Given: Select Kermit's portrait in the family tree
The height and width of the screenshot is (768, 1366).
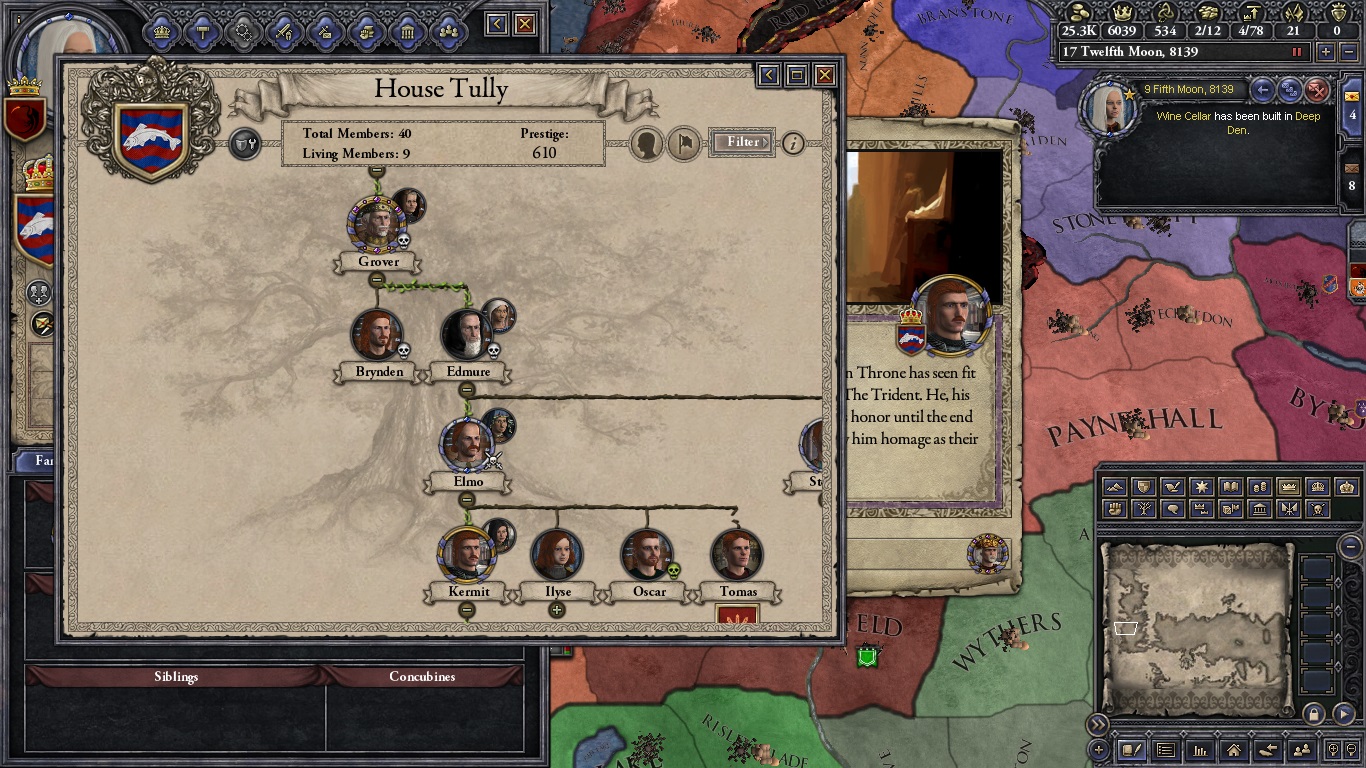Looking at the screenshot, I should pyautogui.click(x=466, y=555).
